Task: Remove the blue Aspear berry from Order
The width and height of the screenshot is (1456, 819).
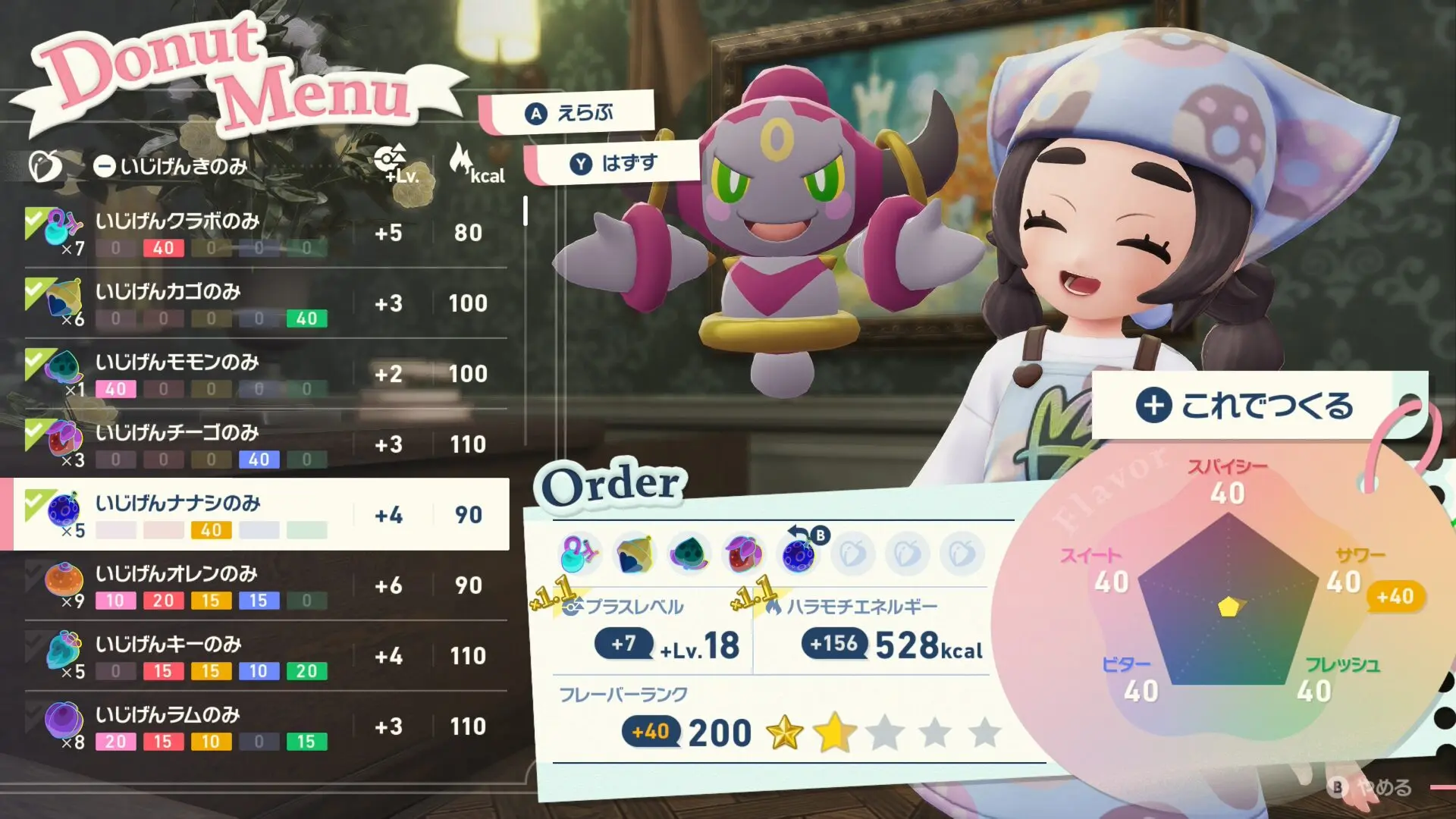Action: 799,554
